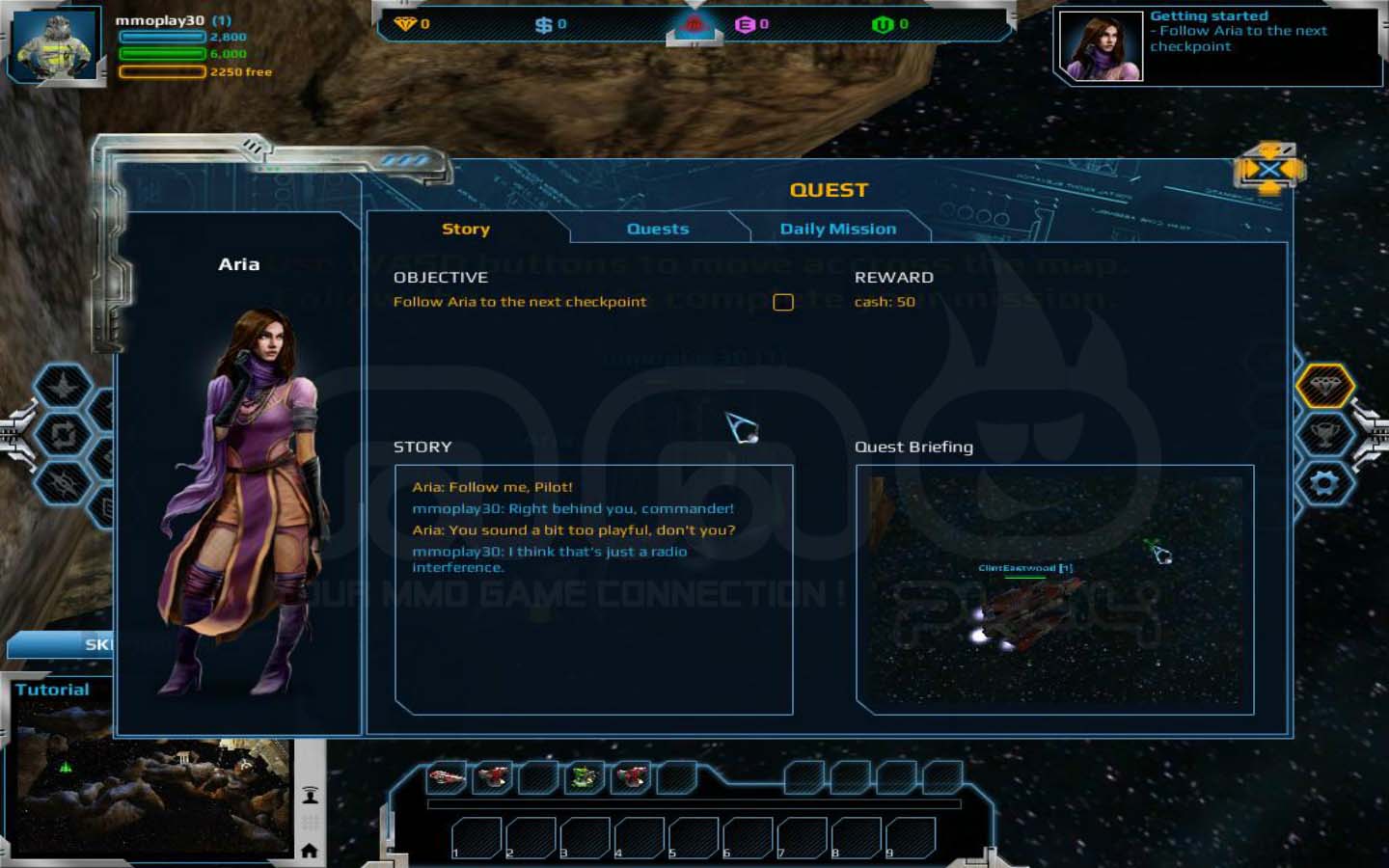Close the Quest window
This screenshot has width=1389, height=868.
click(x=1268, y=172)
